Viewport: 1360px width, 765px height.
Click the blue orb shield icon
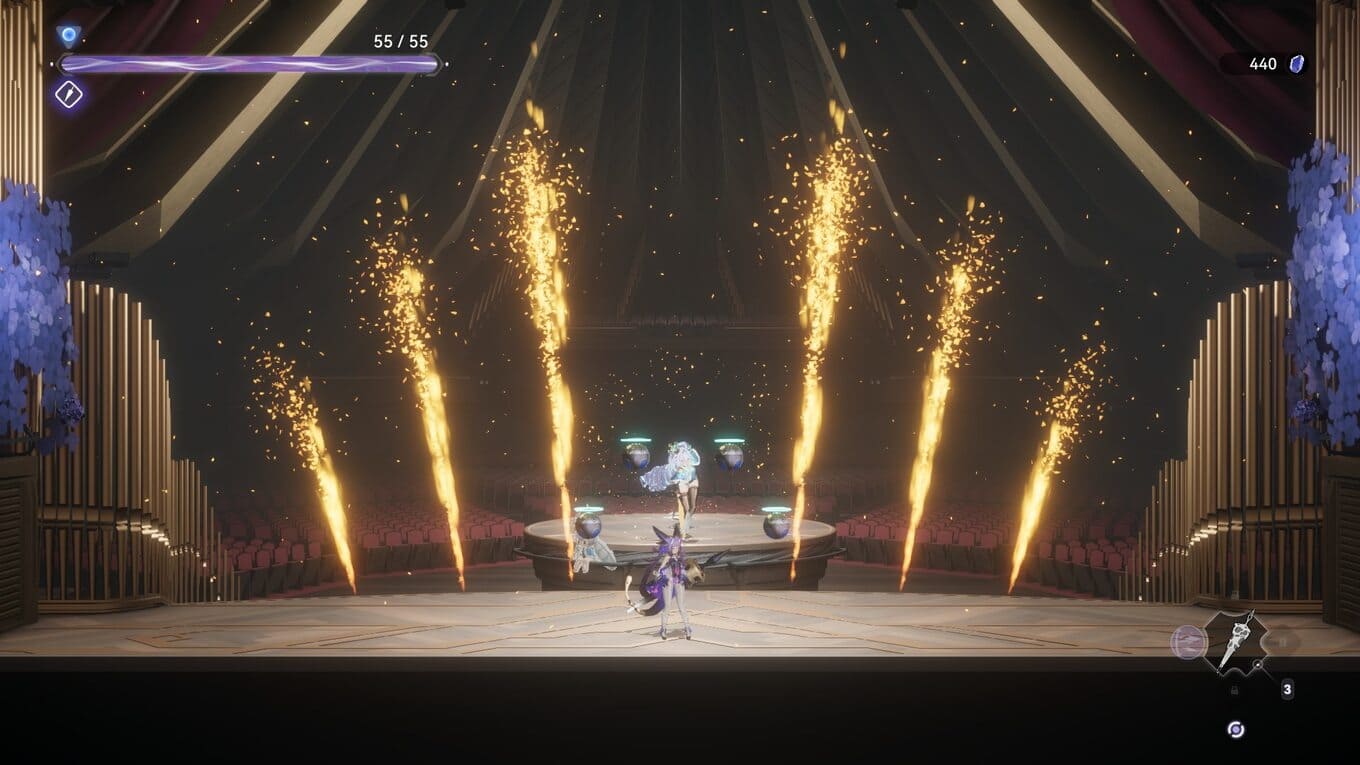68,37
